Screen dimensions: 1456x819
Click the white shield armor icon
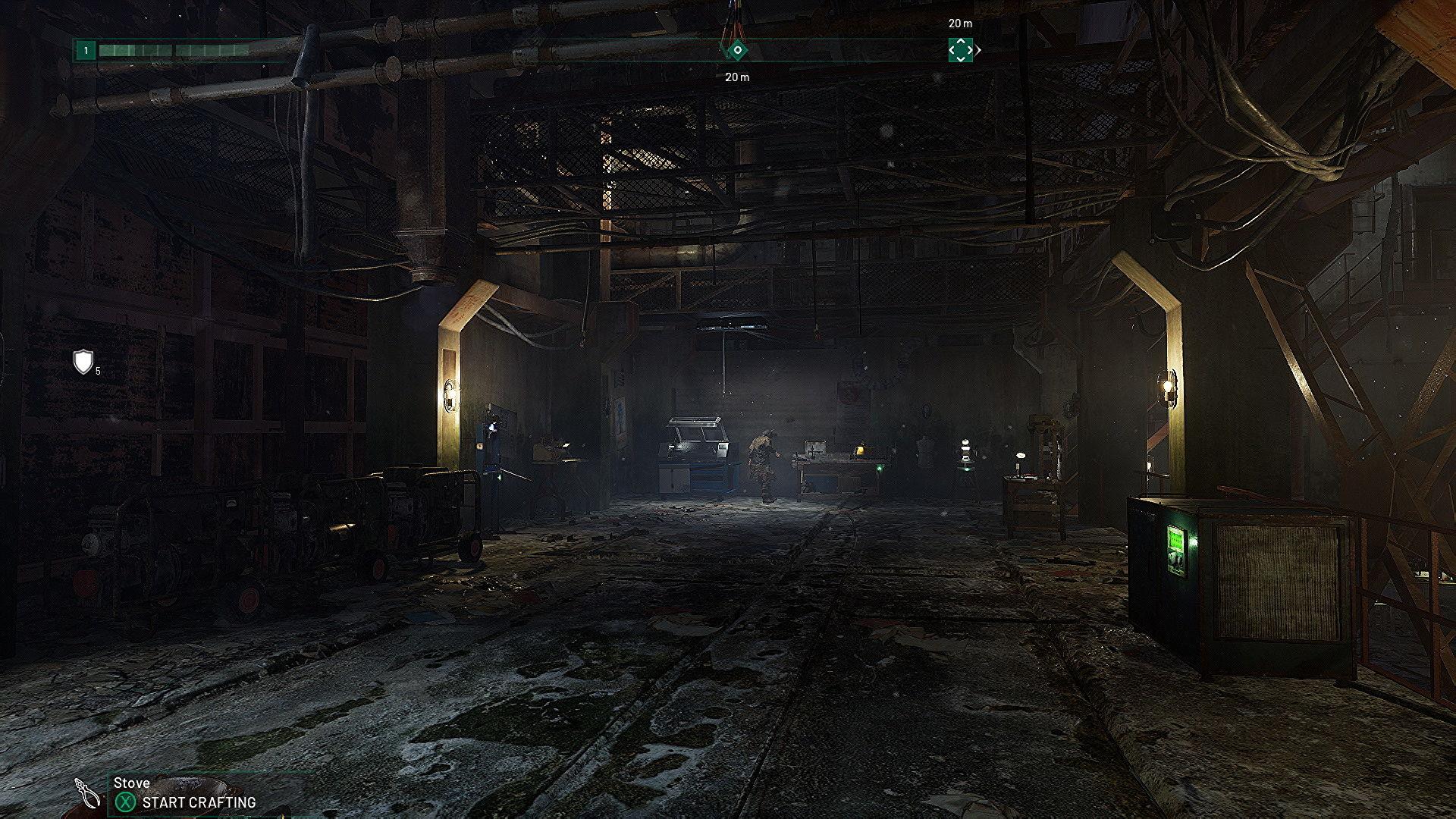83,361
